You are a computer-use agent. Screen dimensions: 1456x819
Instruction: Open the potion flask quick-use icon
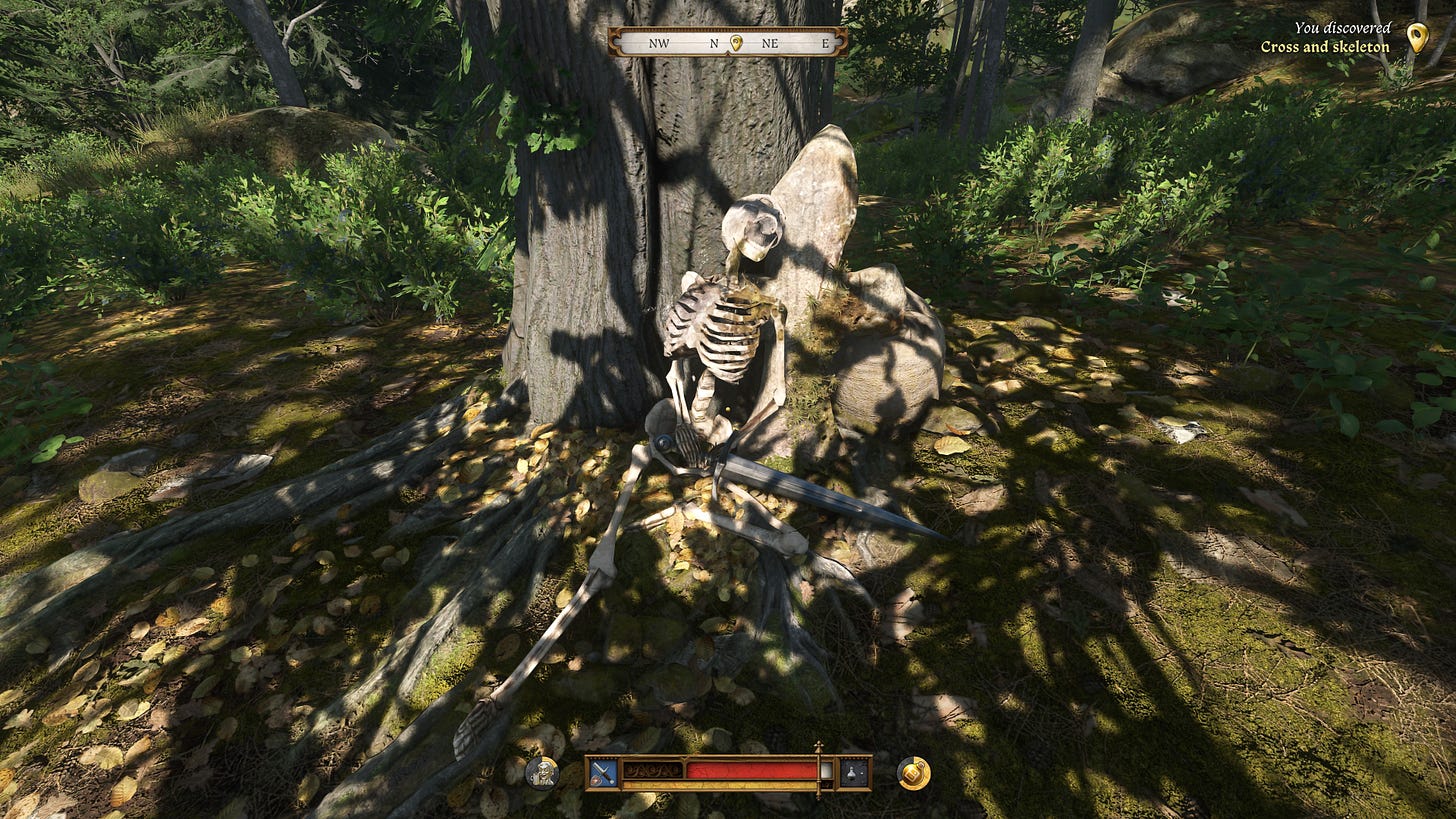pyautogui.click(x=852, y=772)
